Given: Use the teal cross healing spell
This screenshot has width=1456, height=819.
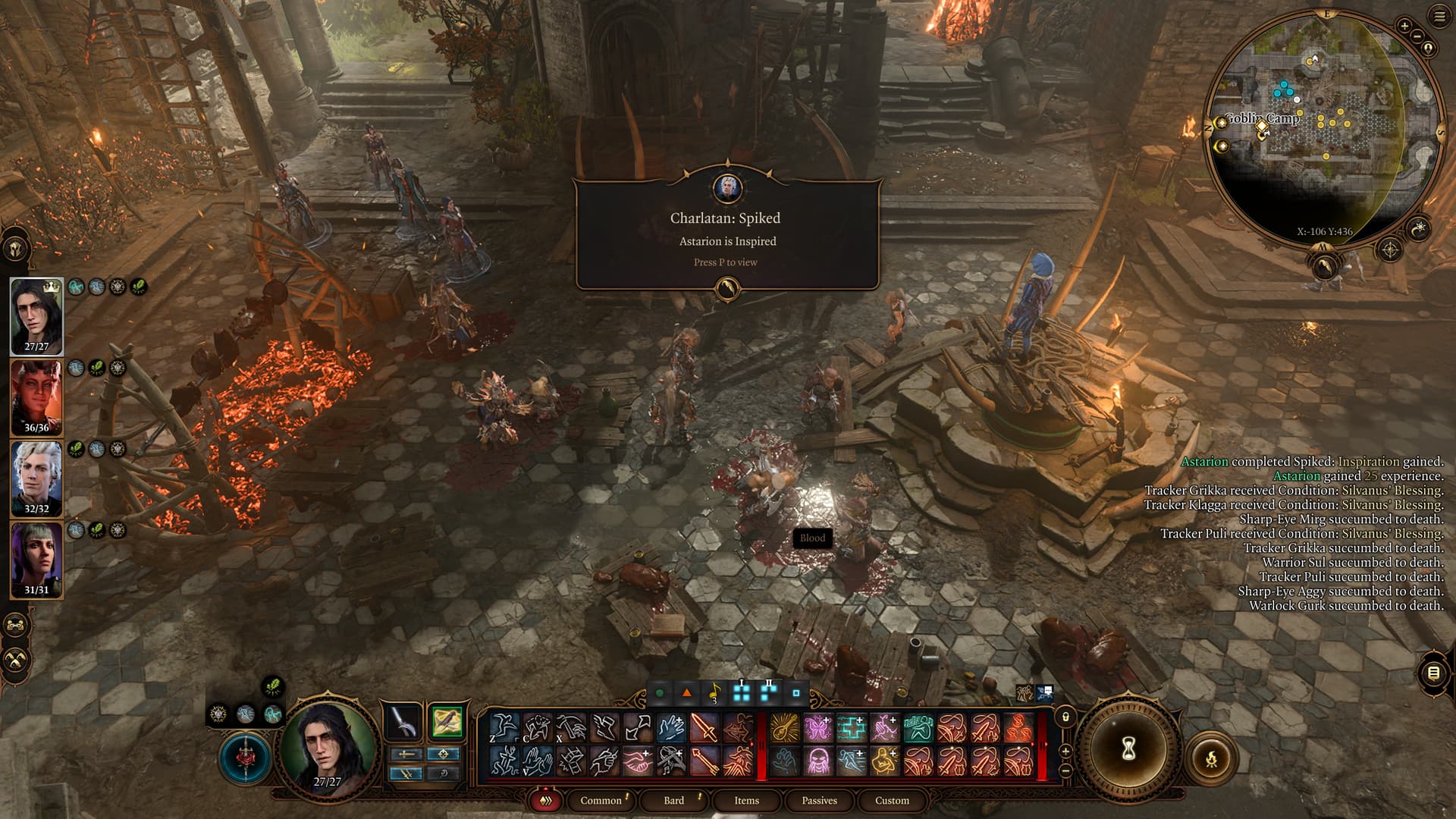Looking at the screenshot, I should (x=851, y=729).
